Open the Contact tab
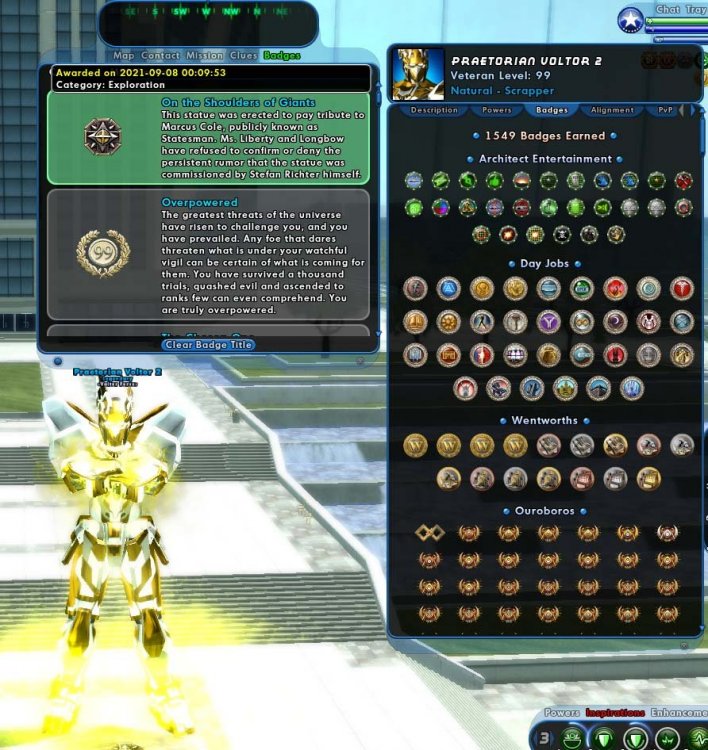708x750 pixels. [x=160, y=56]
